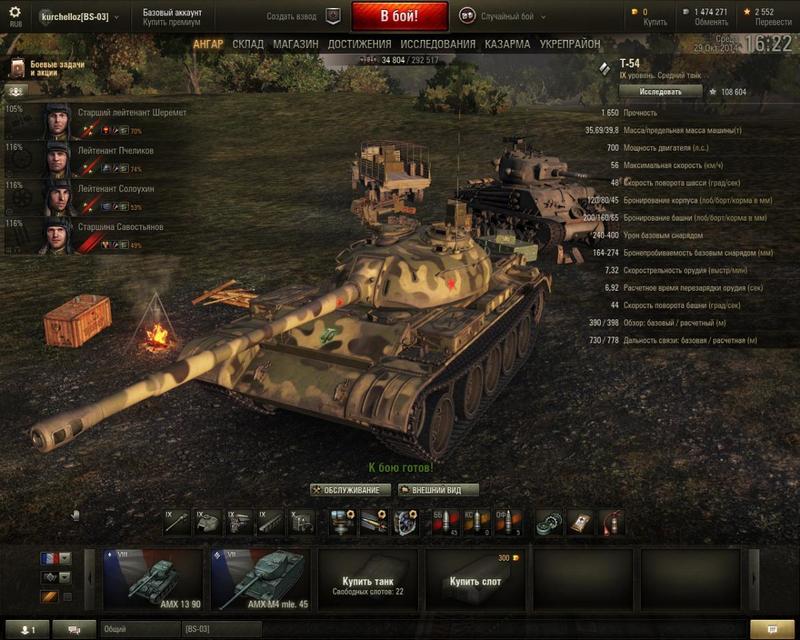Switch to the Магазин (Store) tab
800x640 pixels.
tap(295, 45)
